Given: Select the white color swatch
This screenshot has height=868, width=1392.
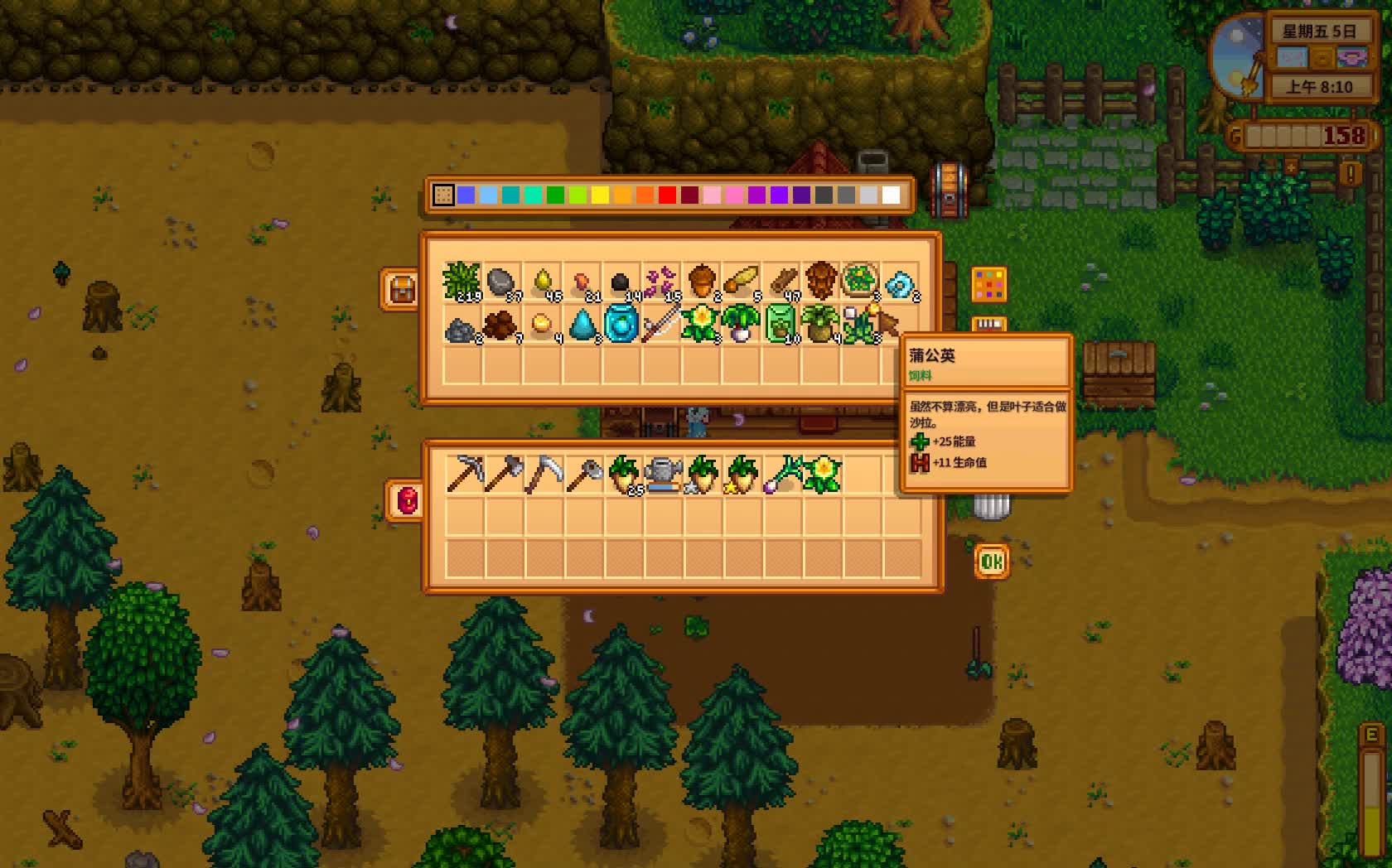Looking at the screenshot, I should click(x=891, y=195).
